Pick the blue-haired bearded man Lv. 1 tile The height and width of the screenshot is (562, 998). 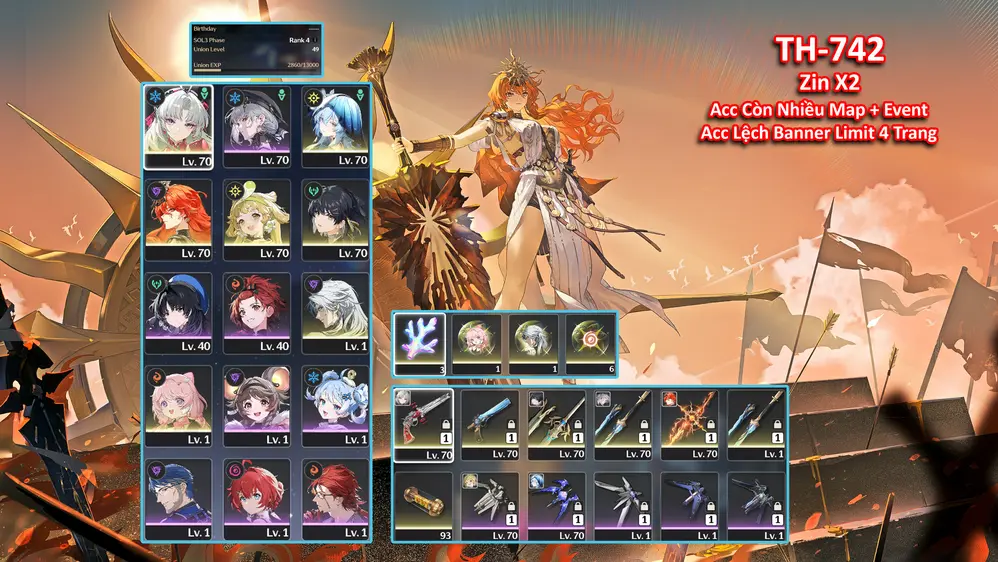tap(179, 498)
